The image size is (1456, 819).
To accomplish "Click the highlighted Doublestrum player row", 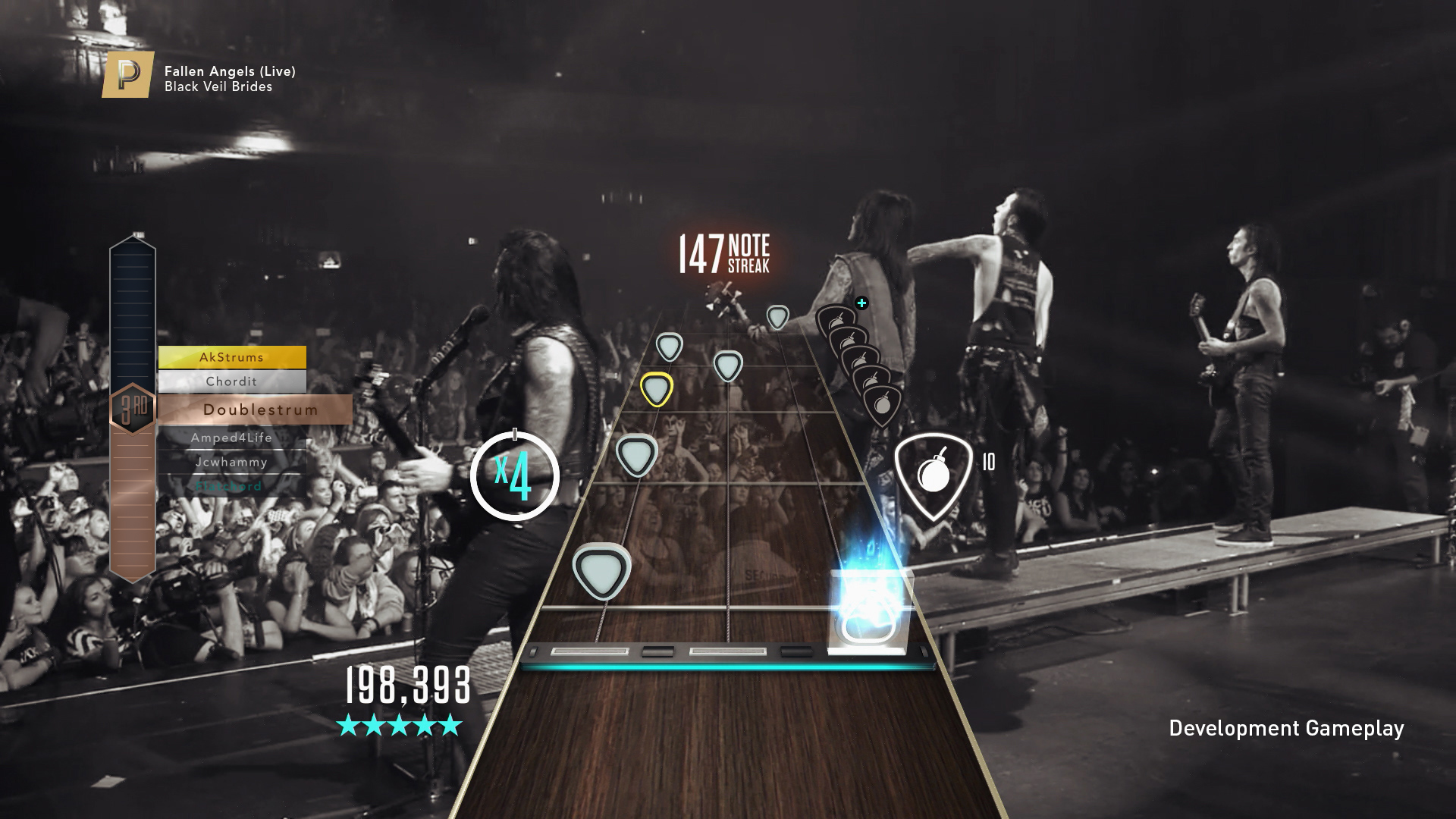I will pyautogui.click(x=256, y=409).
